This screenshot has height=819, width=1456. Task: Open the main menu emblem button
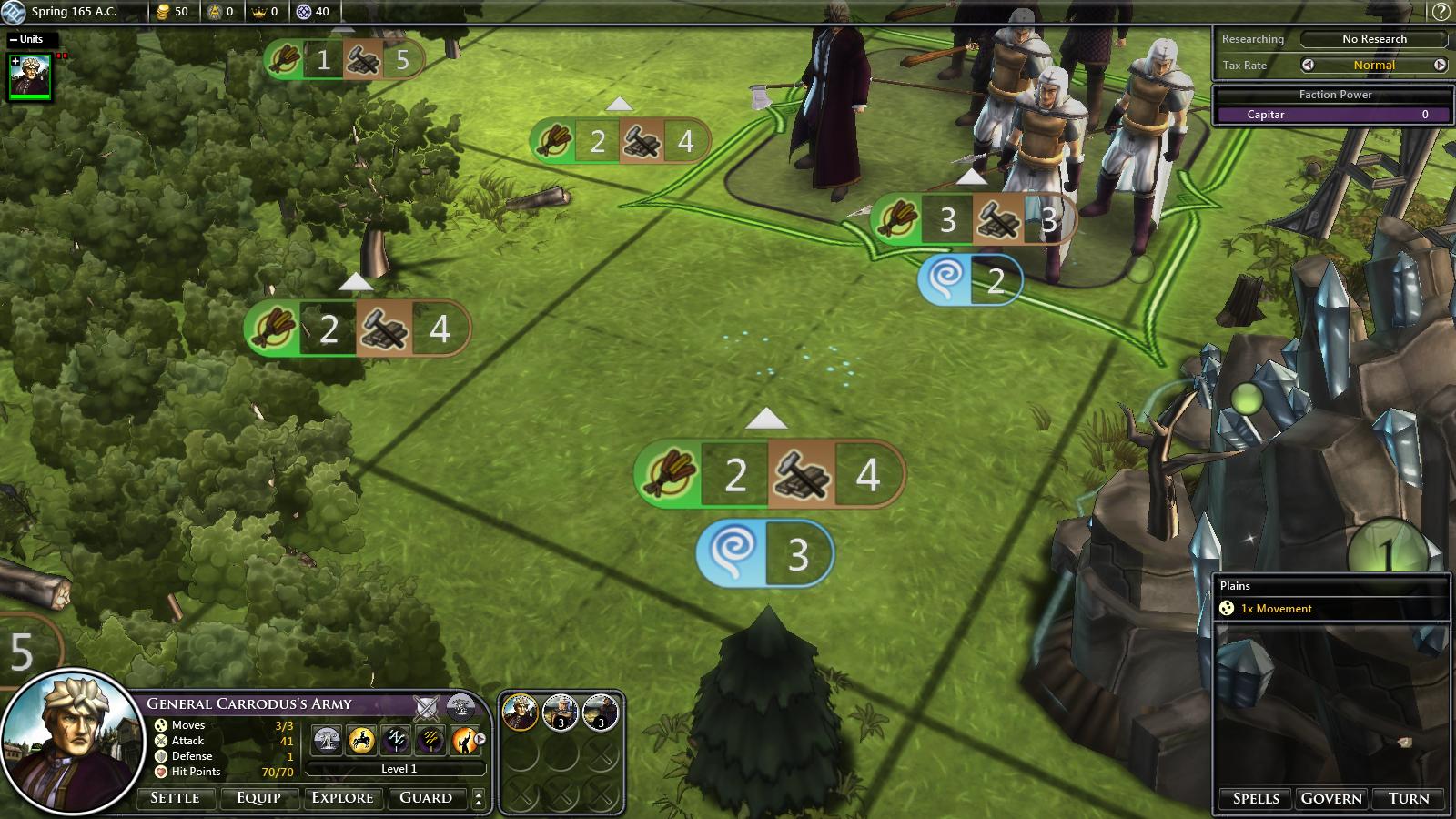tap(13, 12)
